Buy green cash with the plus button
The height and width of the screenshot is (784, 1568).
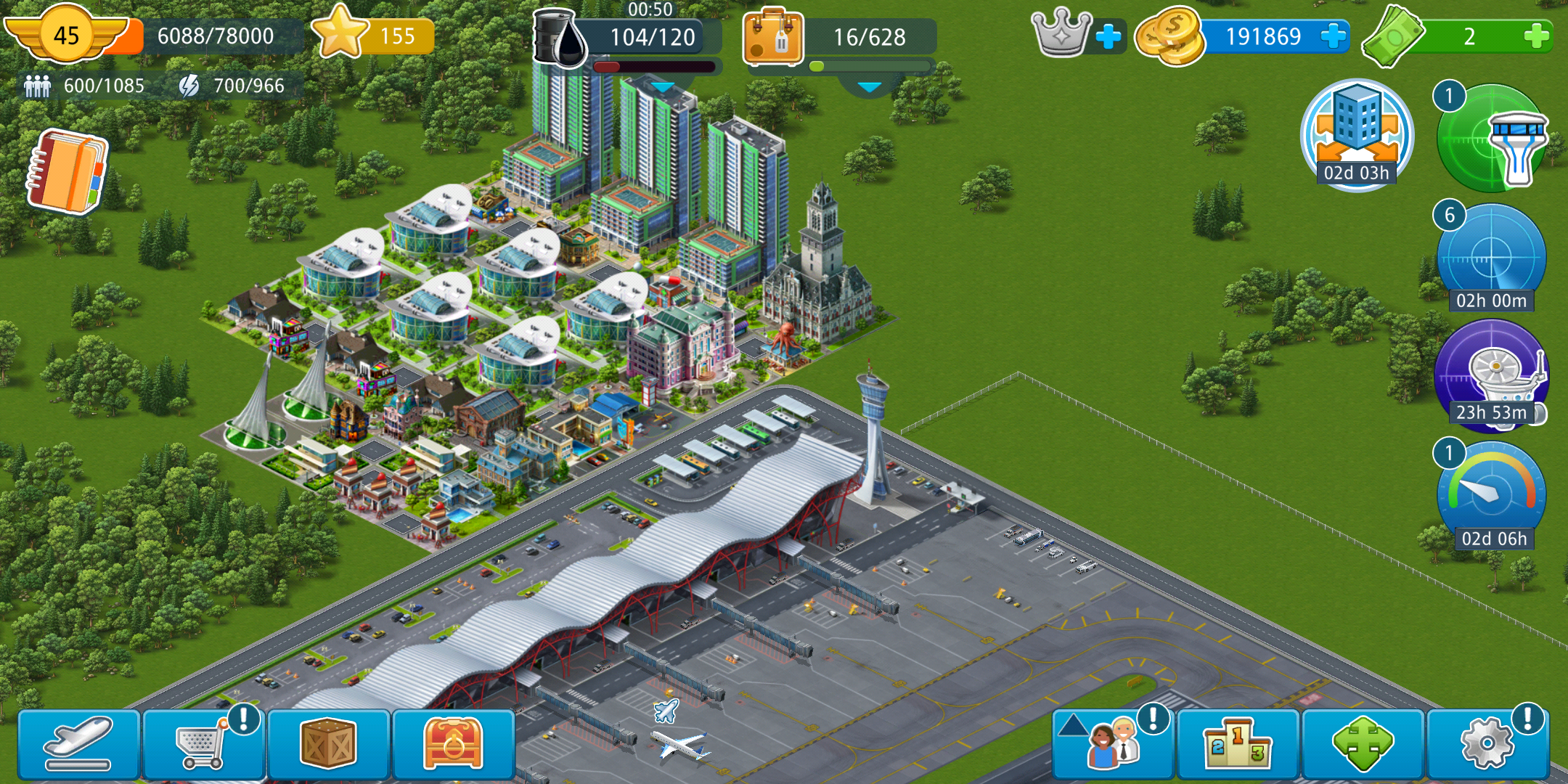pyautogui.click(x=1536, y=36)
